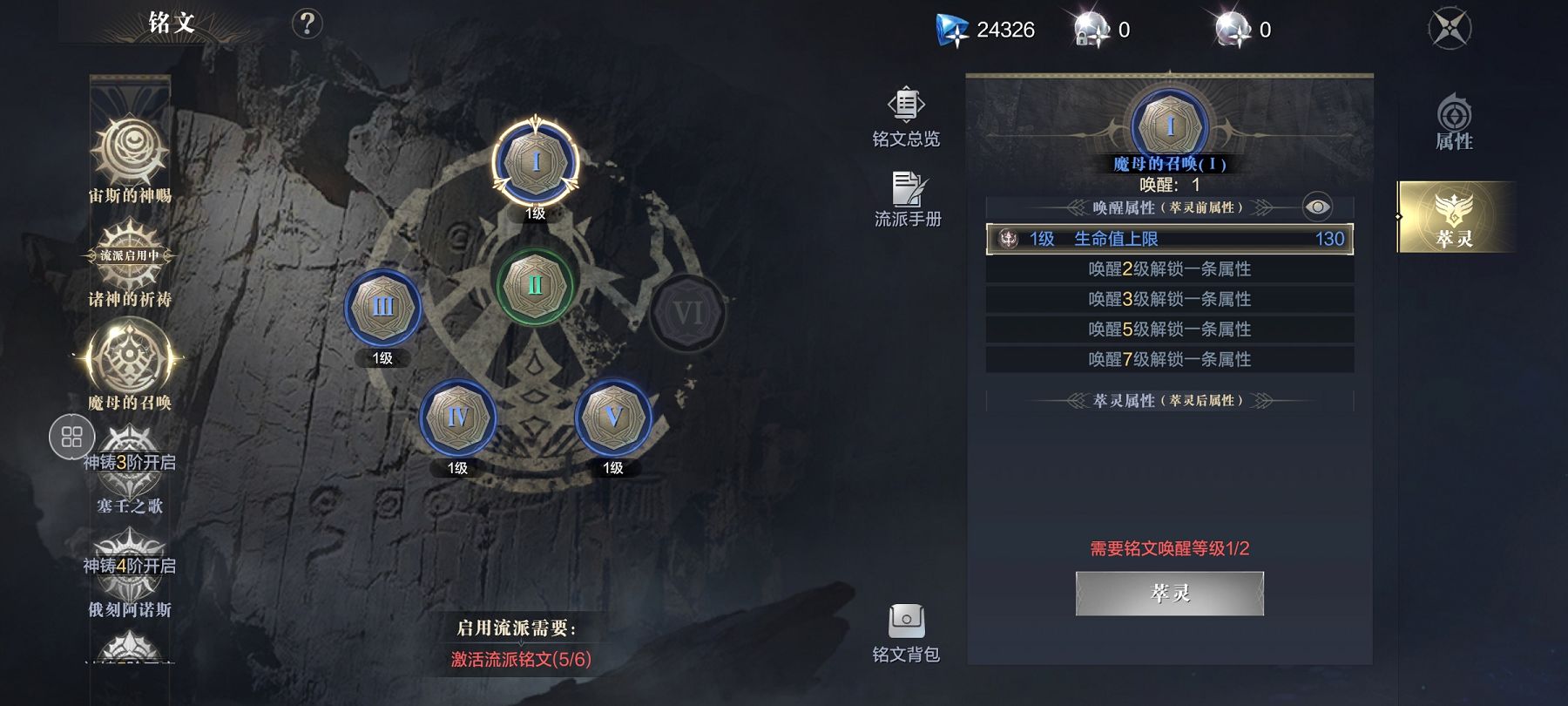Open the 铭文背包 inscription bag

906,633
